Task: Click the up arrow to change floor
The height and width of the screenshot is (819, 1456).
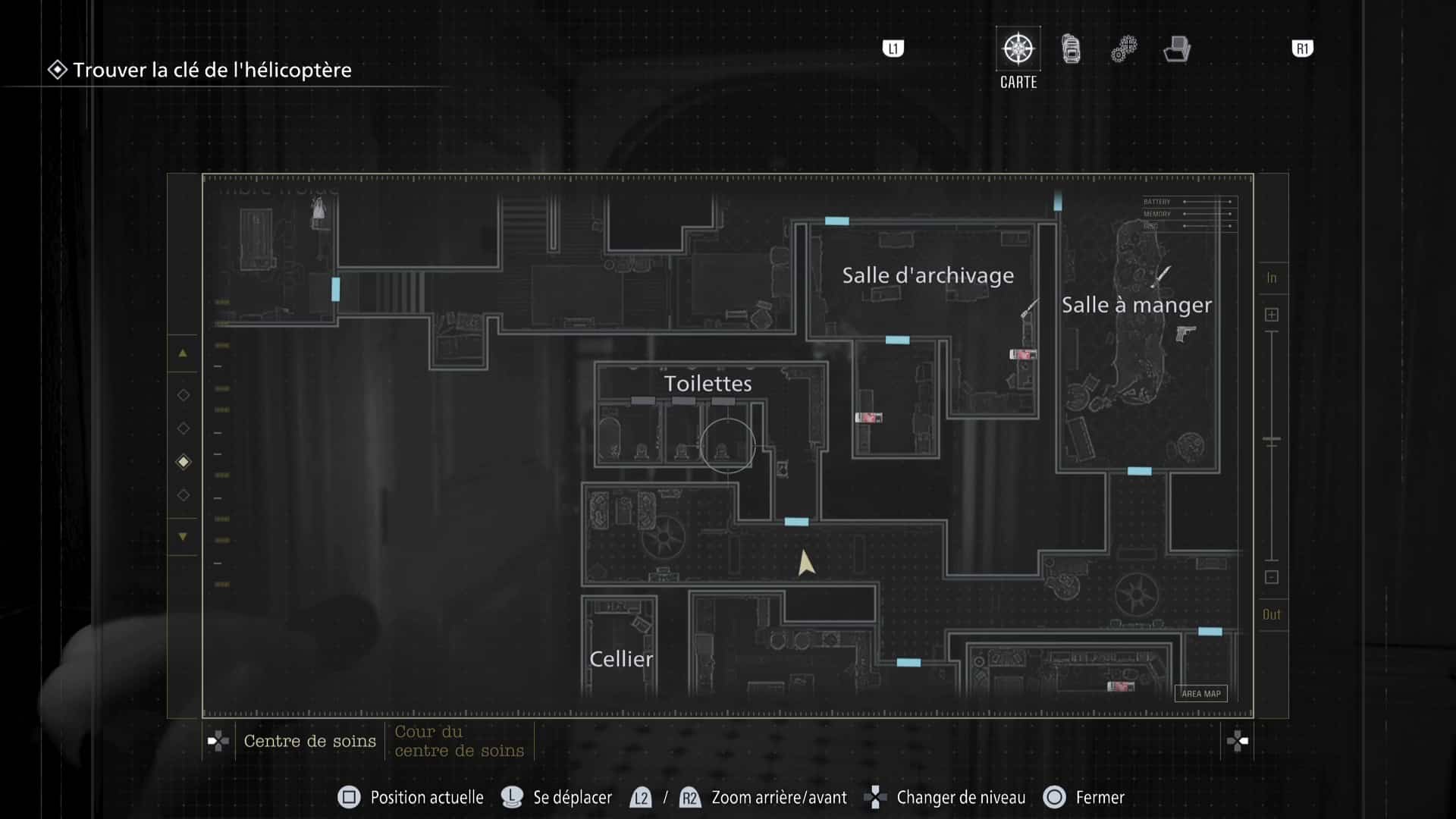Action: (183, 353)
